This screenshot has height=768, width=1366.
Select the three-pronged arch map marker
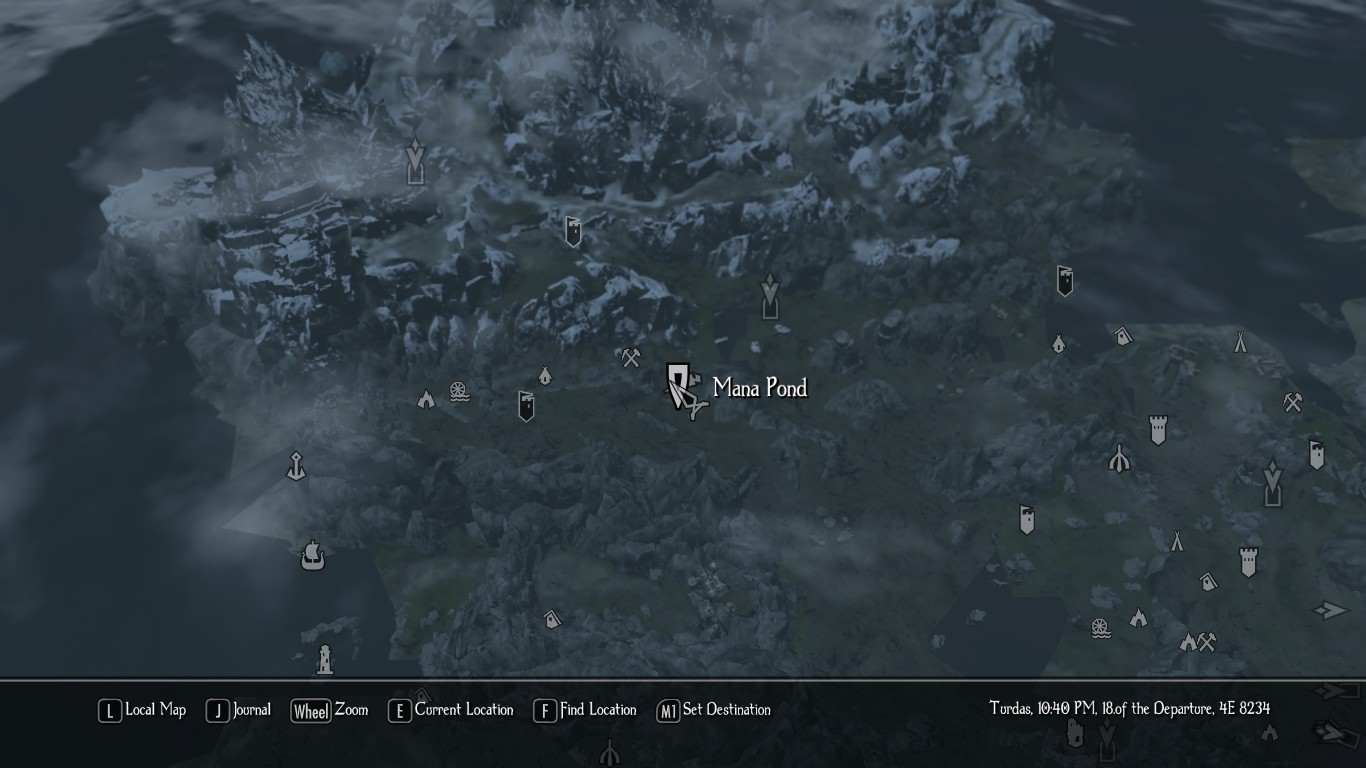[x=1119, y=459]
